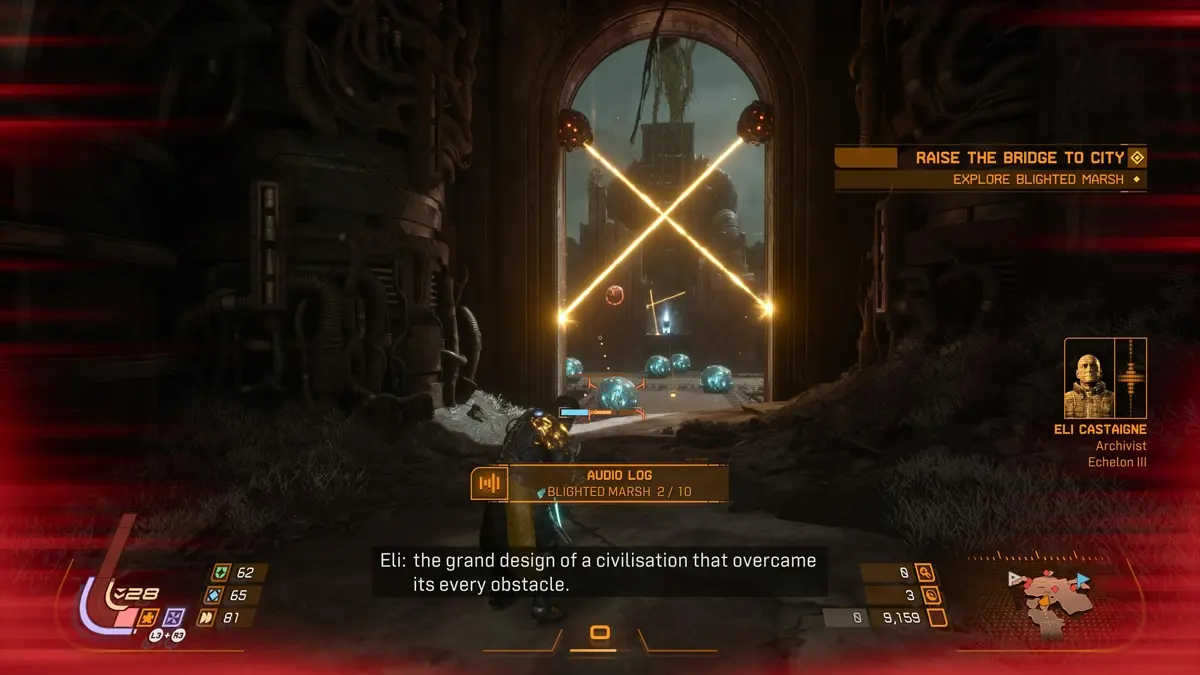This screenshot has height=675, width=1200.
Task: Click the empty square currency icon
Action: (x=937, y=618)
